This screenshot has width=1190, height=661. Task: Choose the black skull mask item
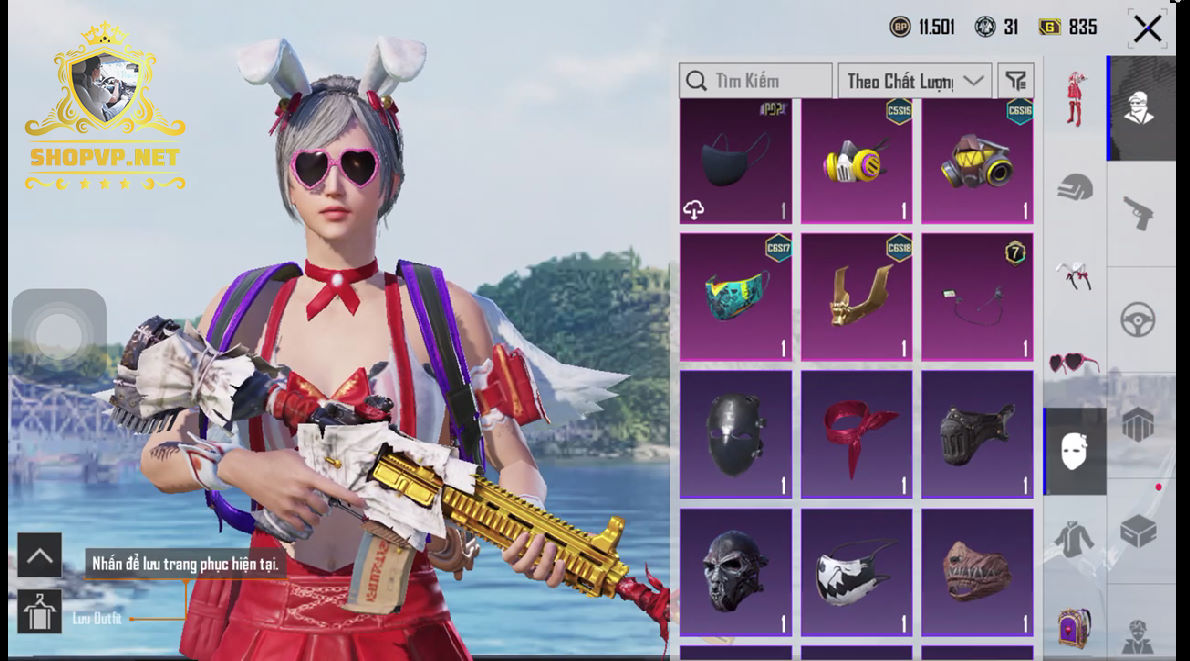[736, 572]
